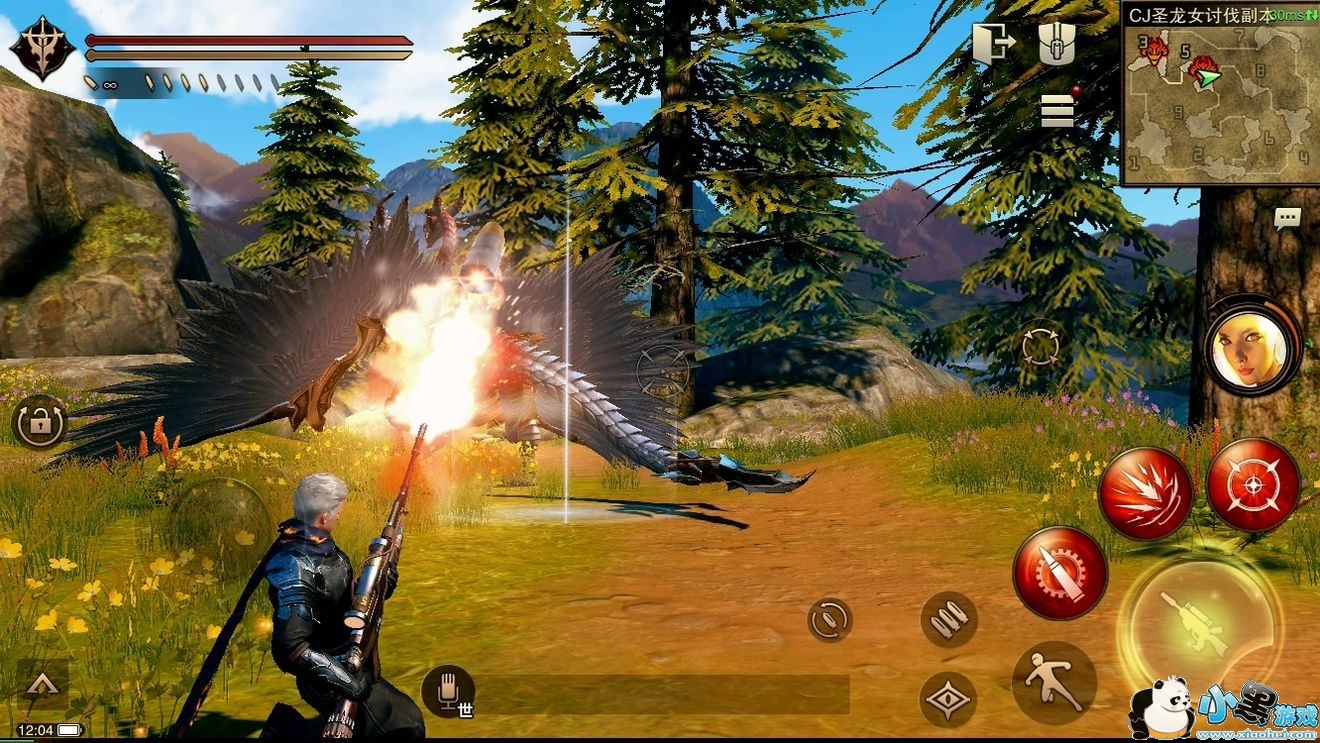Expand the up-arrow panel button

click(x=42, y=684)
